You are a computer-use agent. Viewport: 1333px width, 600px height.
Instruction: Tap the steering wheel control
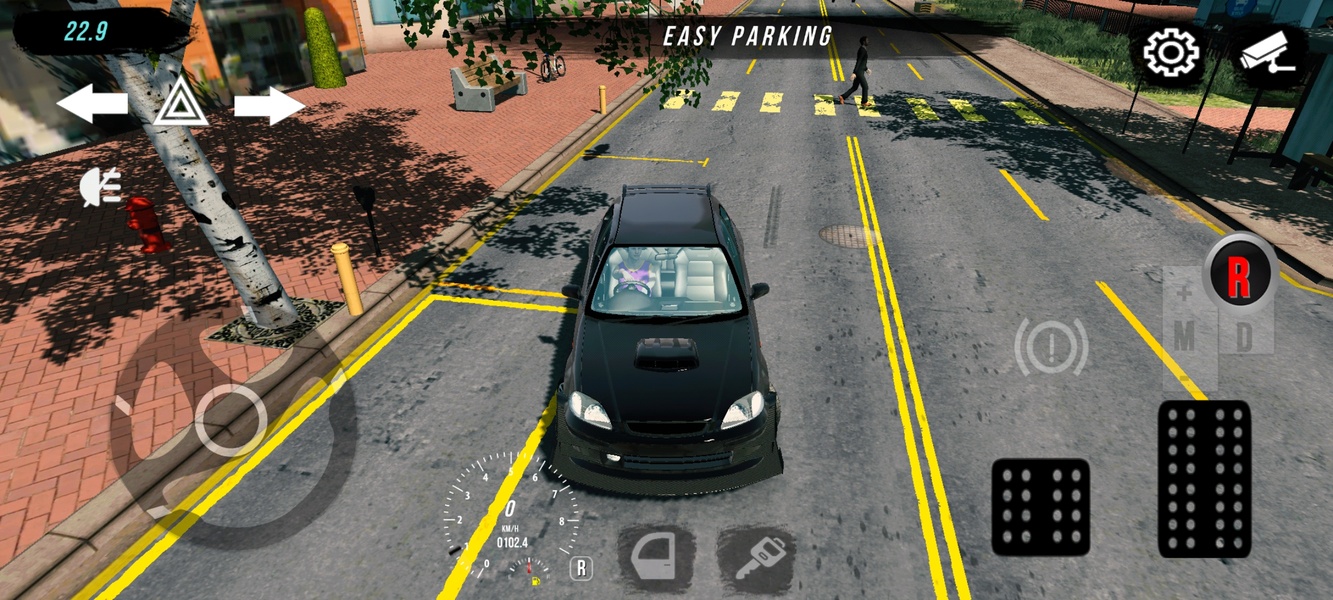[231, 420]
